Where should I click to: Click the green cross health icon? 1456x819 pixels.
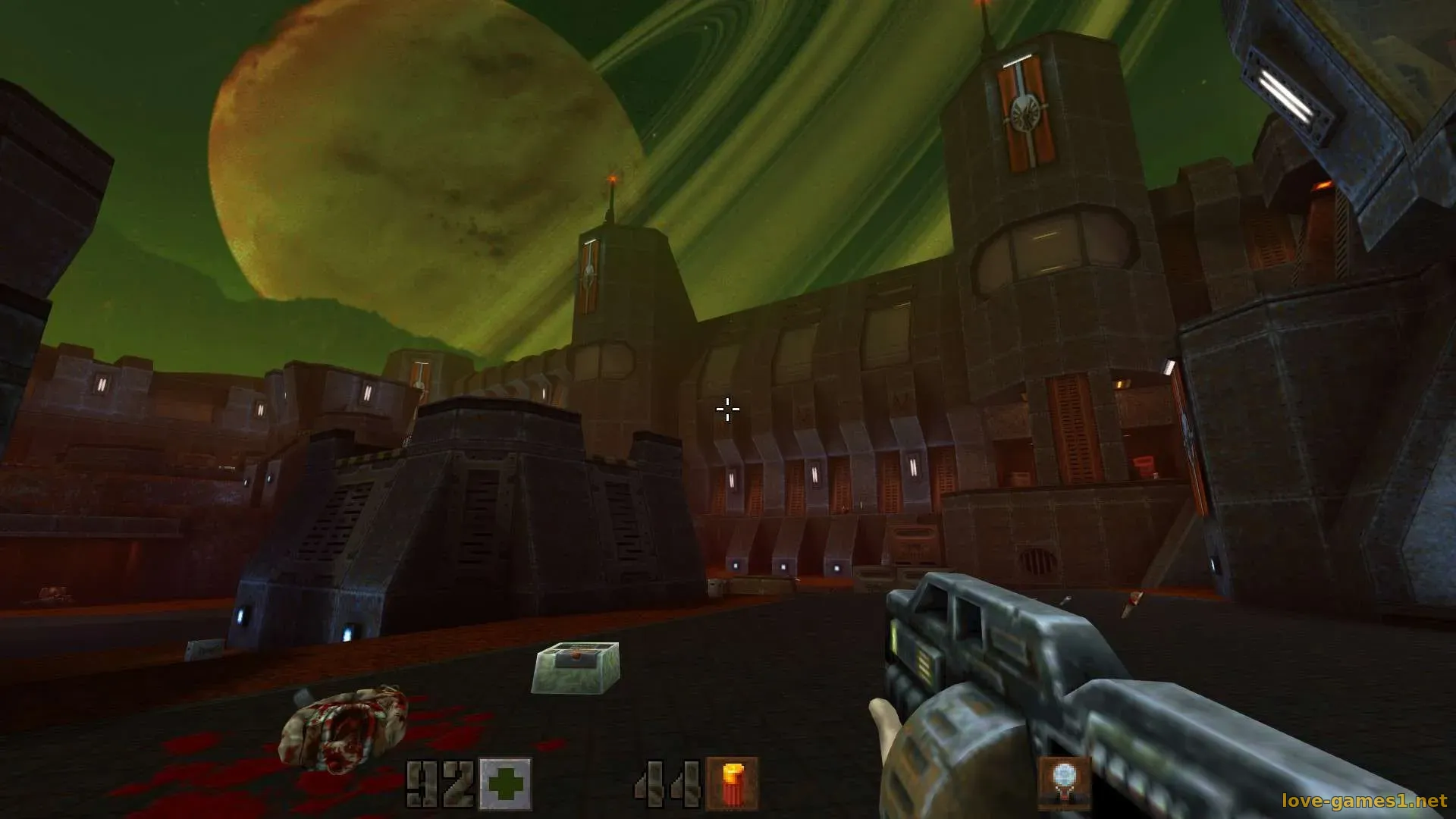(506, 783)
